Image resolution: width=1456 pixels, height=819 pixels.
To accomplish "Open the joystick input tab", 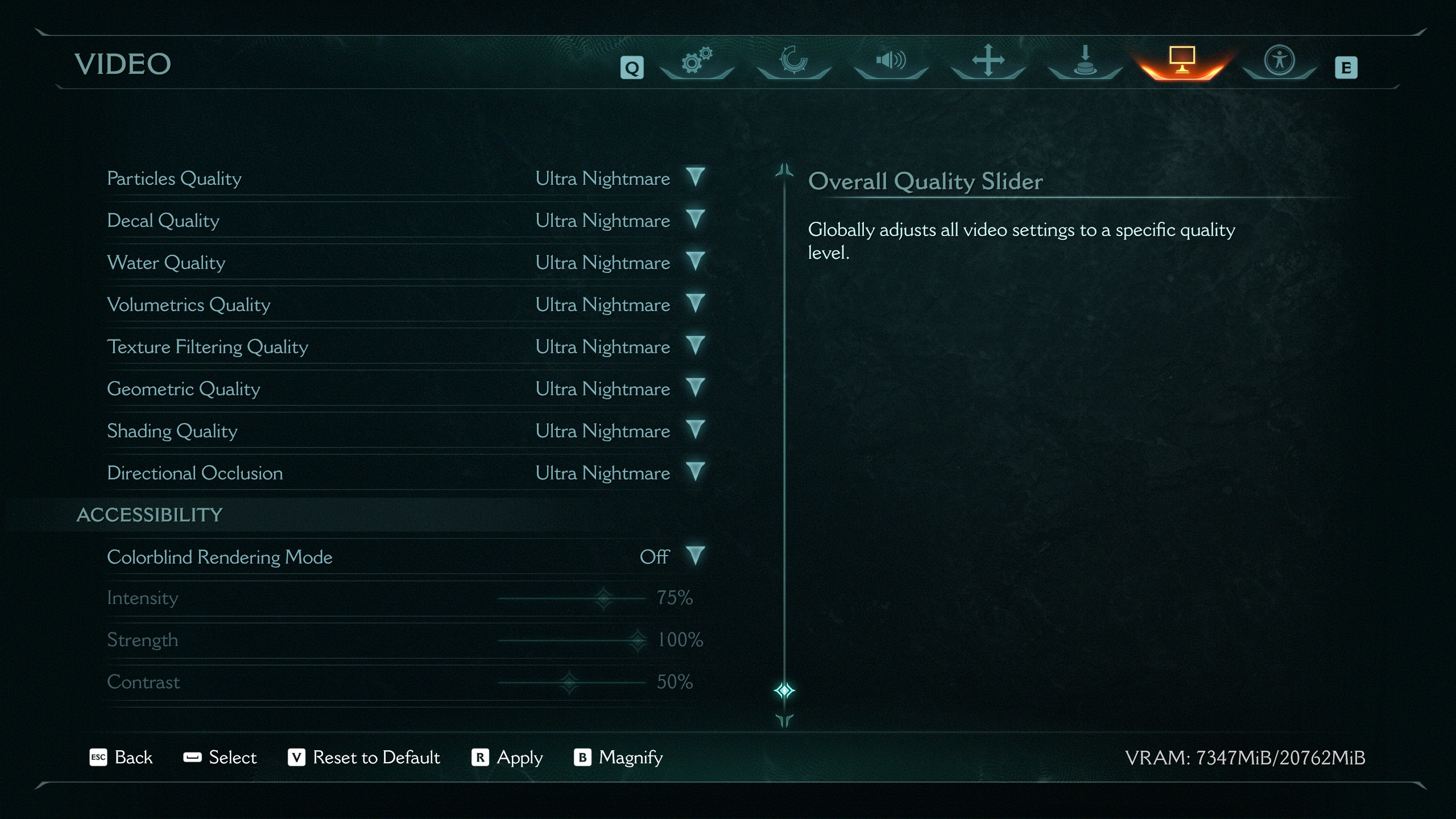I will tap(1085, 61).
